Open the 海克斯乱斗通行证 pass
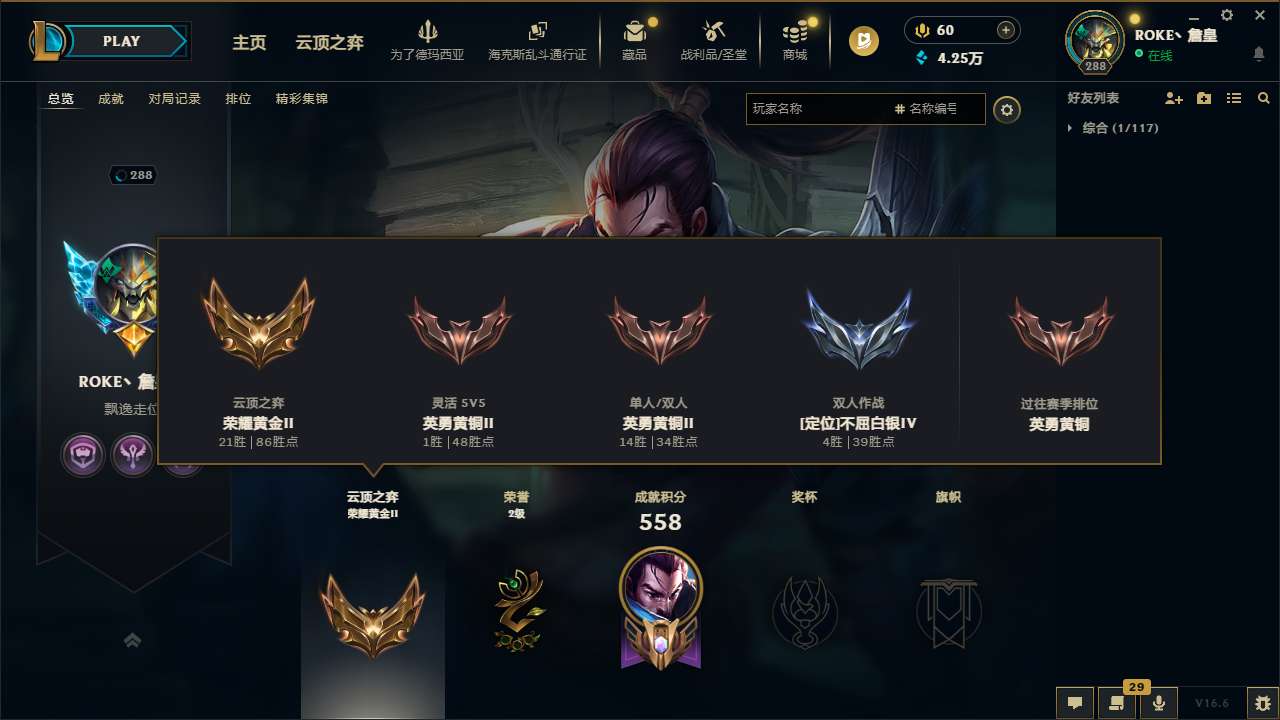Screen dimensions: 1280x720 [x=537, y=40]
